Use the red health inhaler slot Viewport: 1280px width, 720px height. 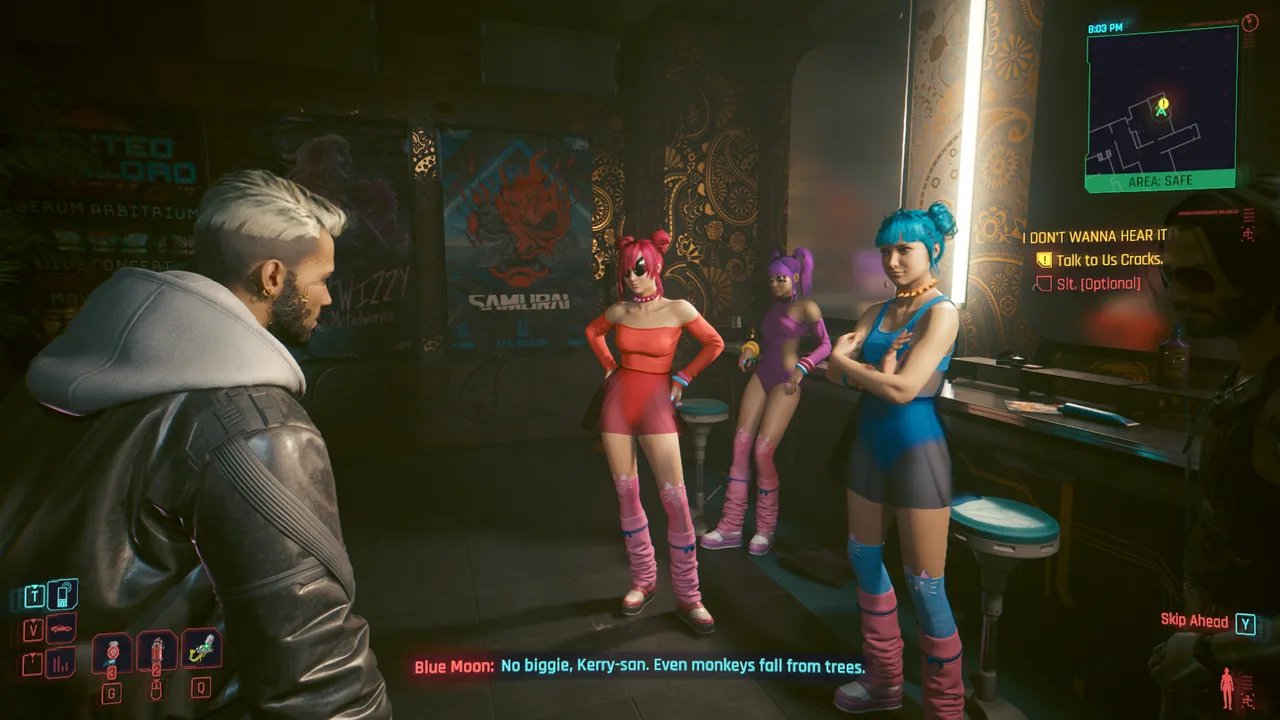(157, 651)
